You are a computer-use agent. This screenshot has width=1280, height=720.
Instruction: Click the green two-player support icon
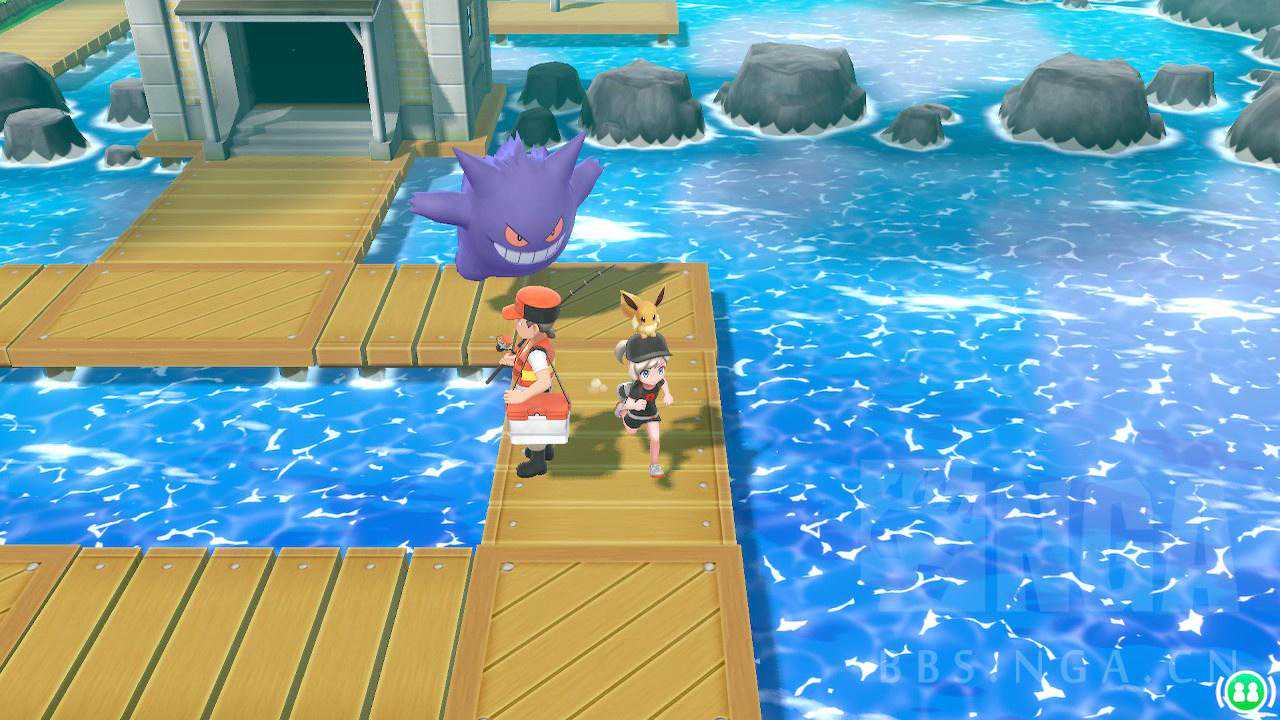point(1245,692)
